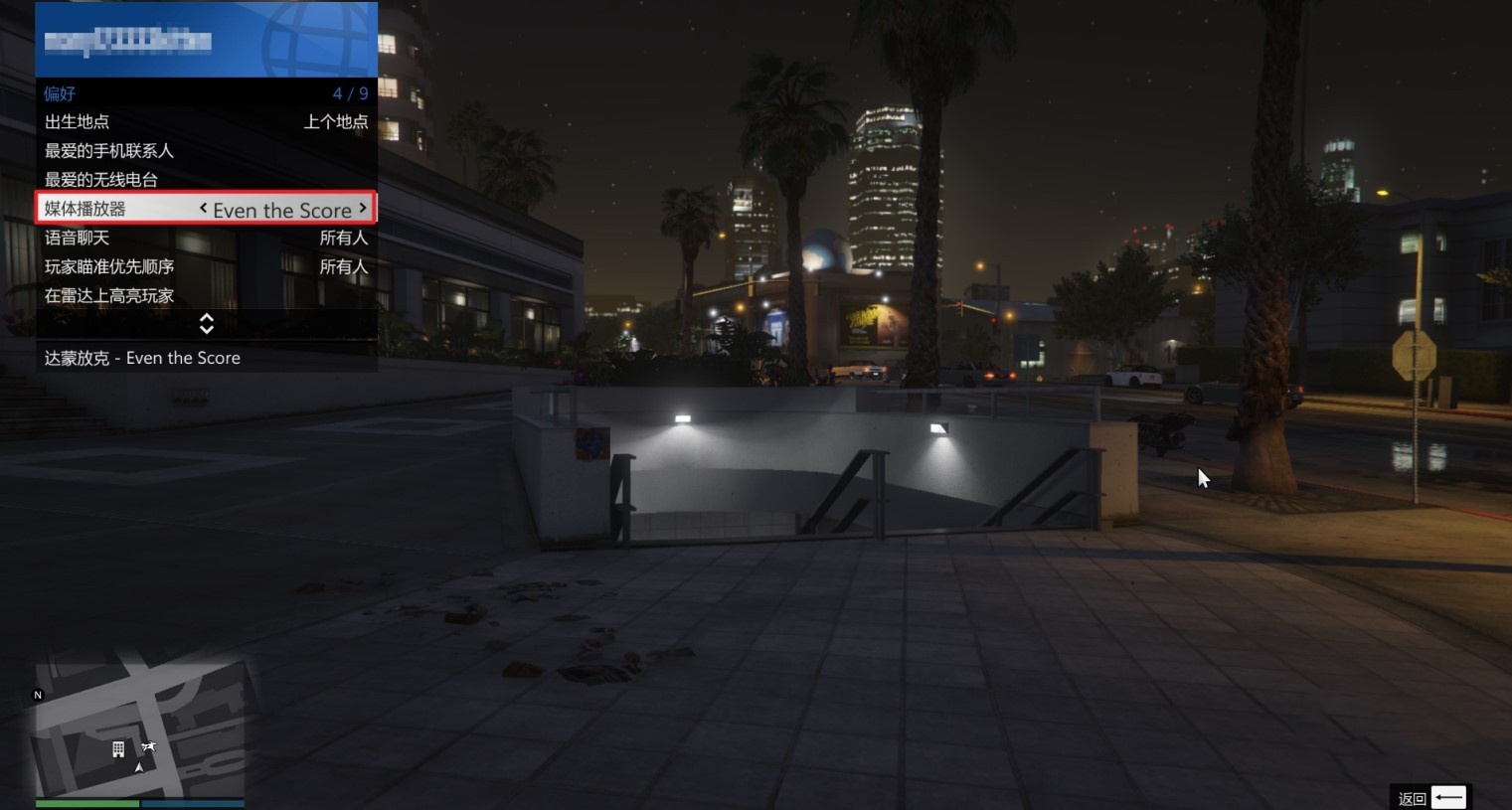Click right arrow beside Even the Score

[363, 208]
